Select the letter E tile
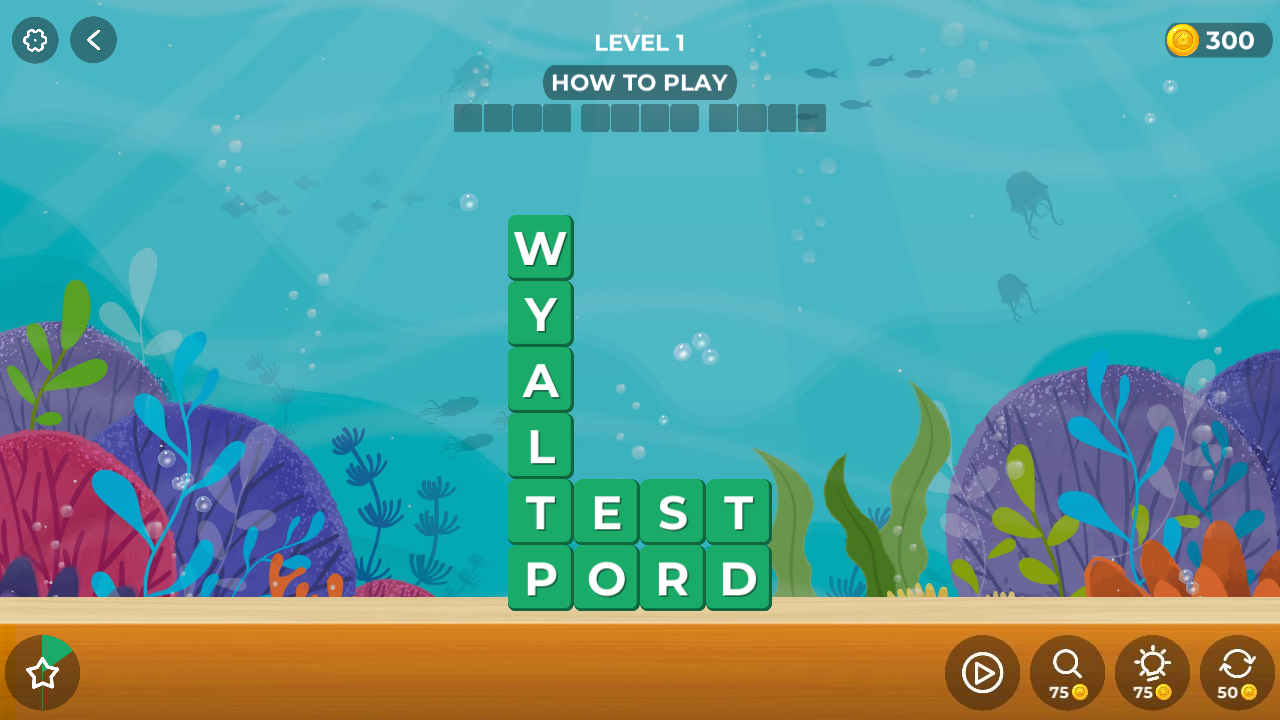This screenshot has width=1280, height=720. tap(606, 511)
